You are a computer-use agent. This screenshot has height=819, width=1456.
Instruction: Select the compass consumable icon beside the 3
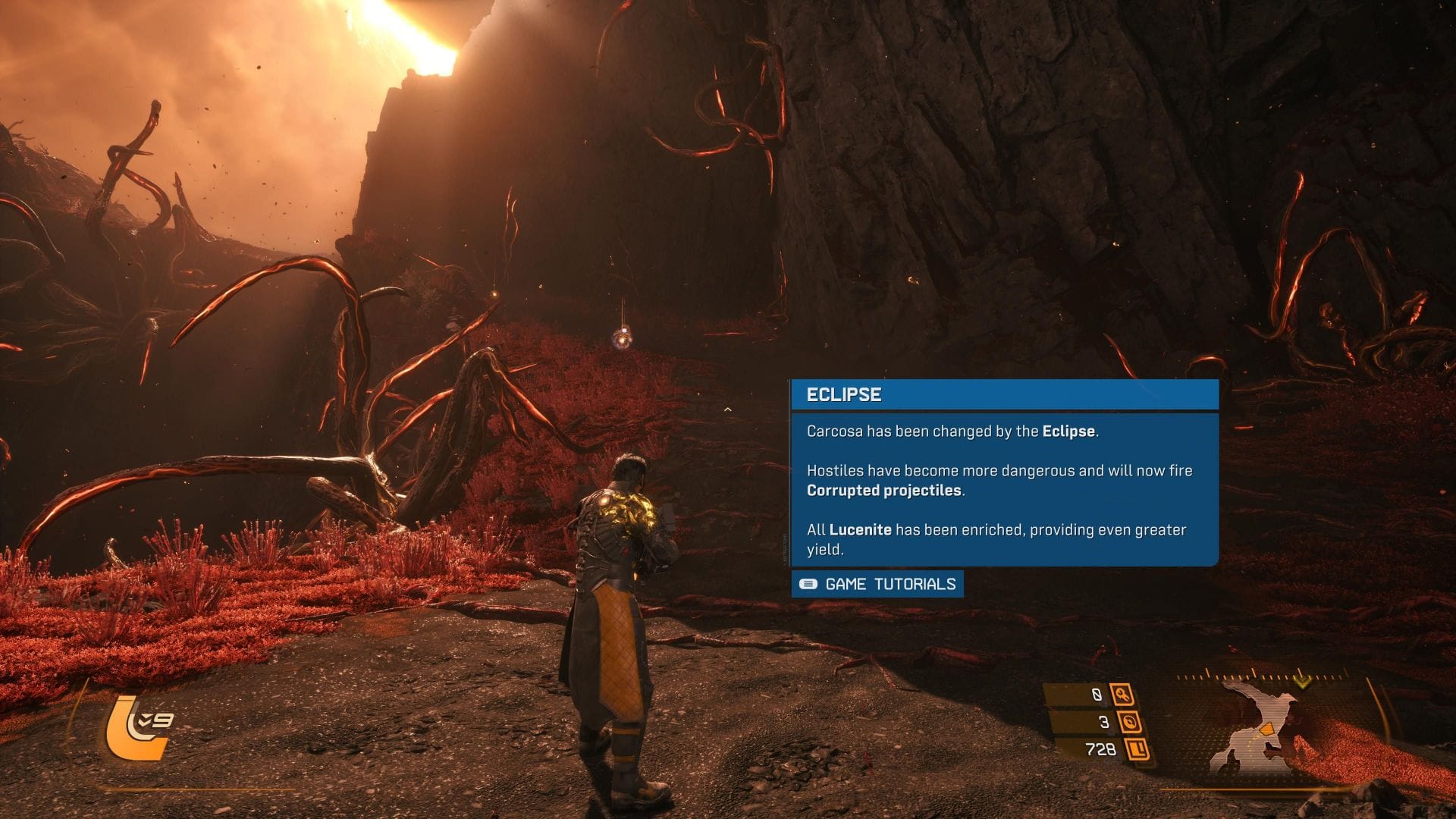click(x=1129, y=721)
